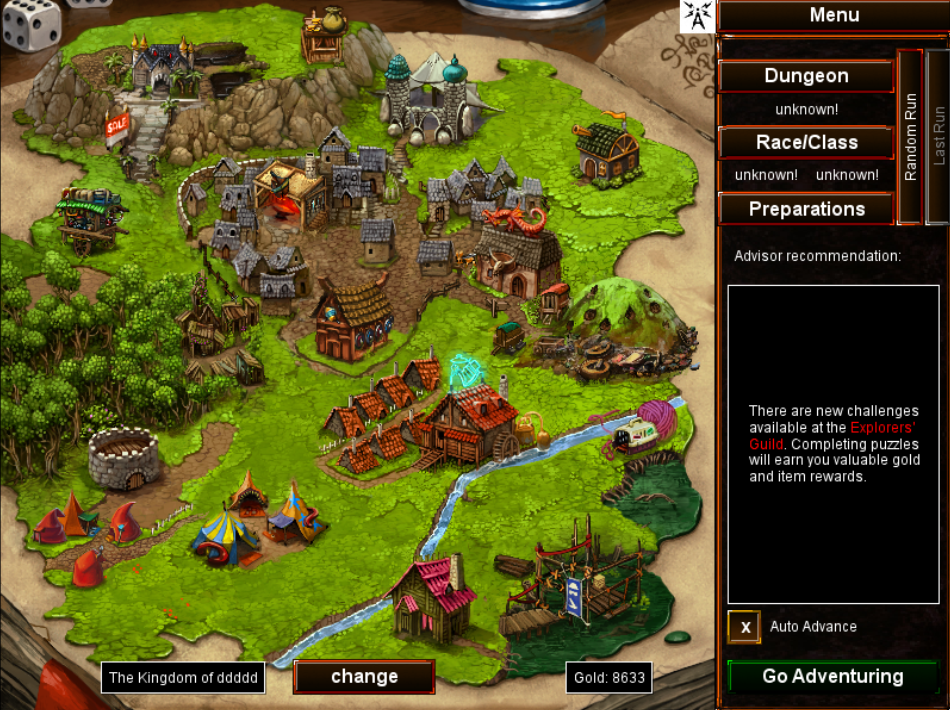Toggle the Auto Advance checkbox

tap(744, 627)
